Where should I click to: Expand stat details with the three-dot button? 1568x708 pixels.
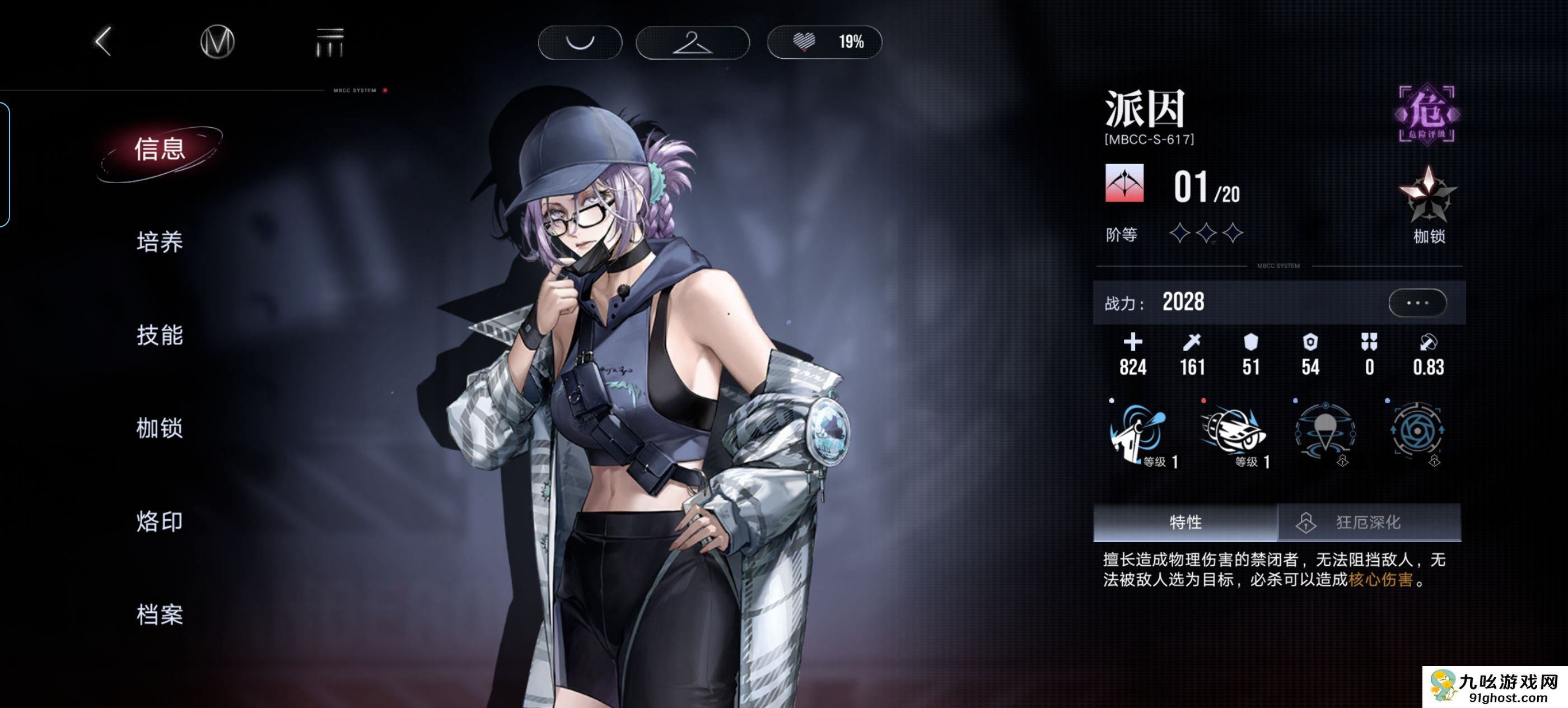pyautogui.click(x=1416, y=302)
